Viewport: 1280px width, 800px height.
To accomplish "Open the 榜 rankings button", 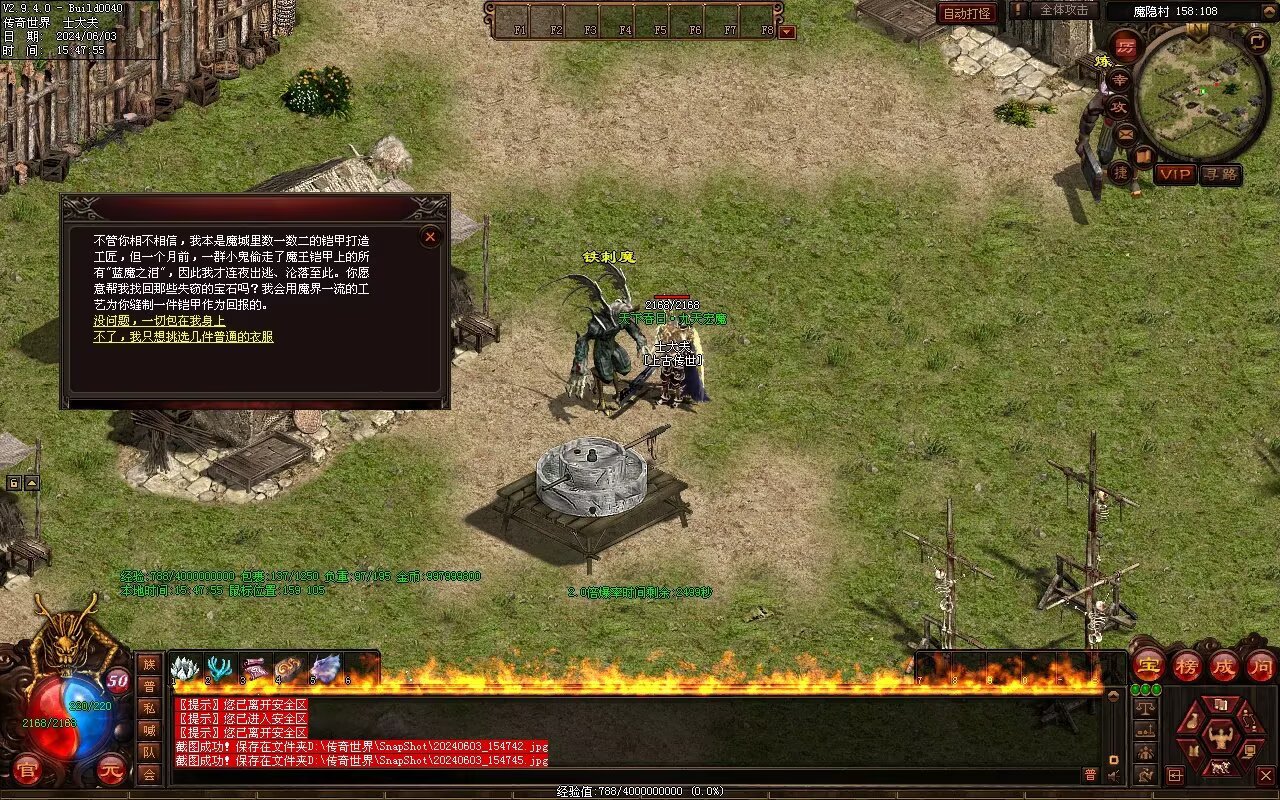I will coord(1186,665).
